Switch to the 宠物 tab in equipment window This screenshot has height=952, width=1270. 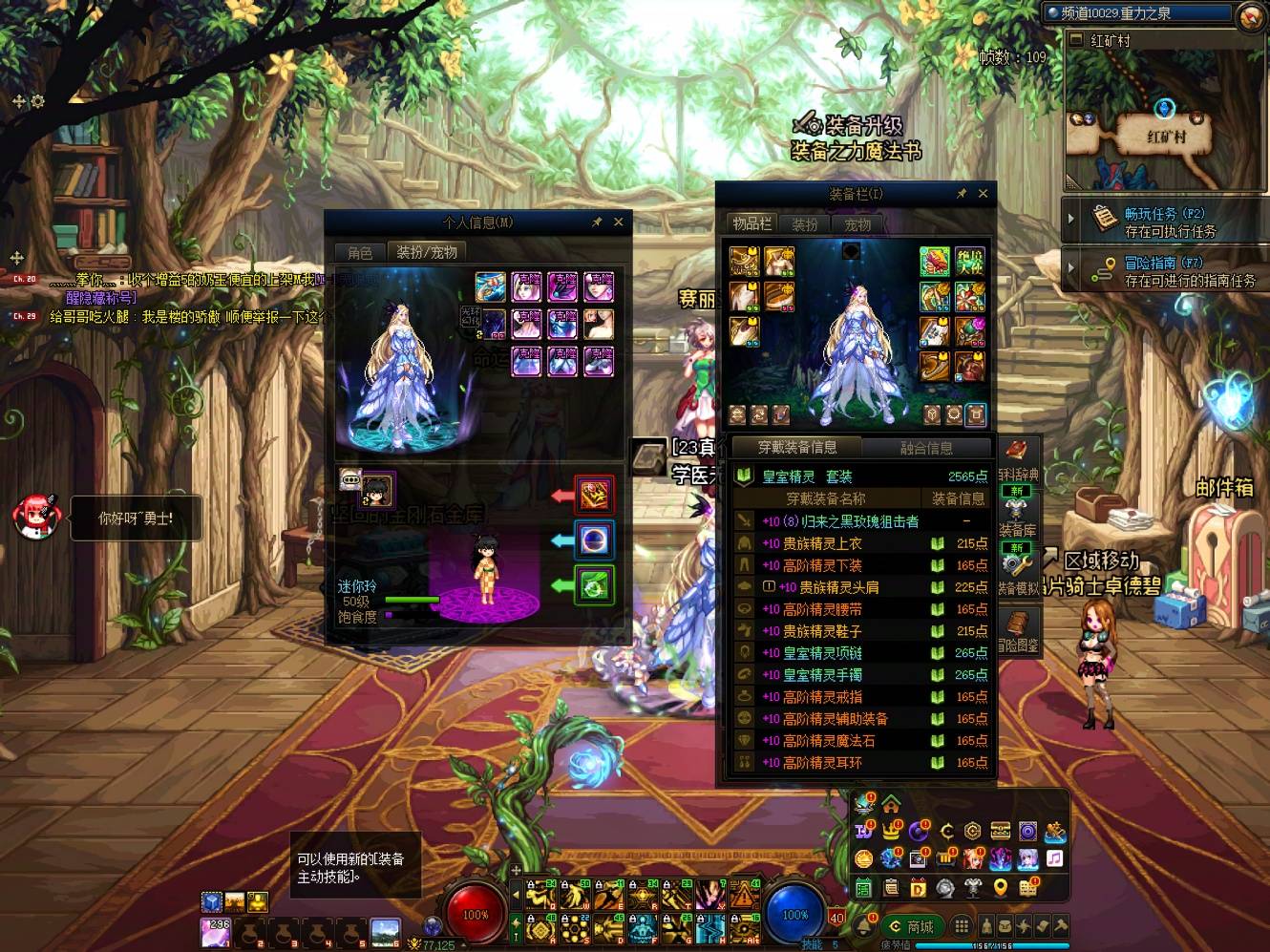pyautogui.click(x=857, y=224)
